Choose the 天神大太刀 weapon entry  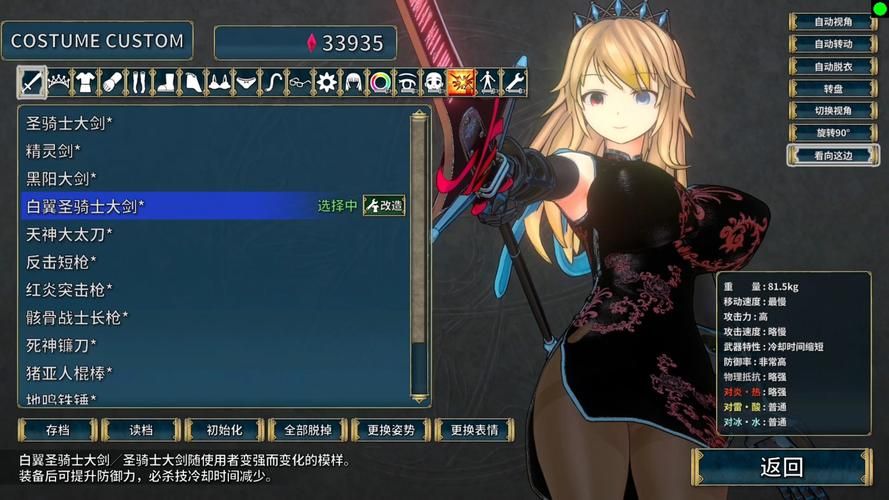[70, 234]
